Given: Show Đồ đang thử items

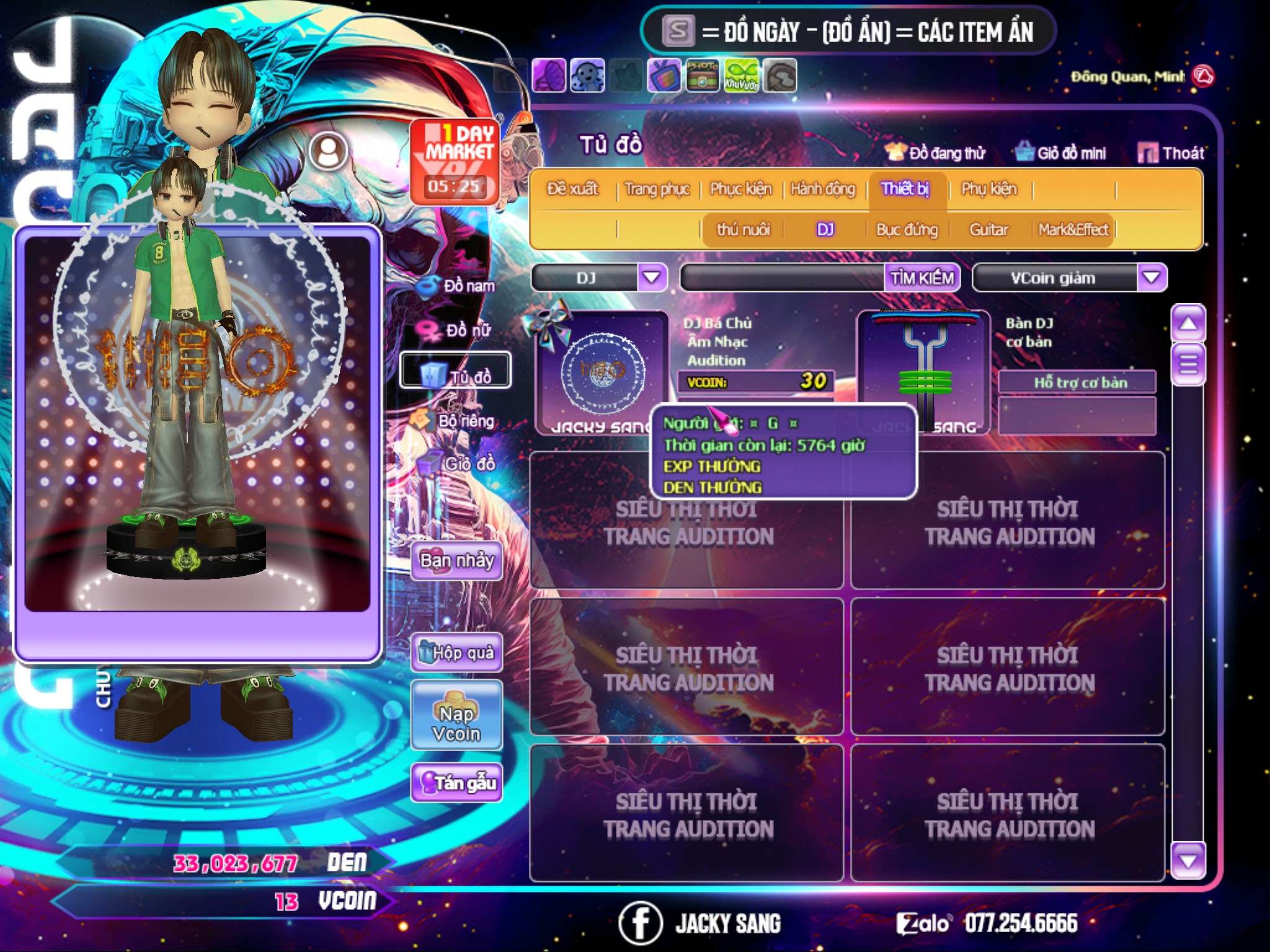Looking at the screenshot, I should click(x=935, y=153).
